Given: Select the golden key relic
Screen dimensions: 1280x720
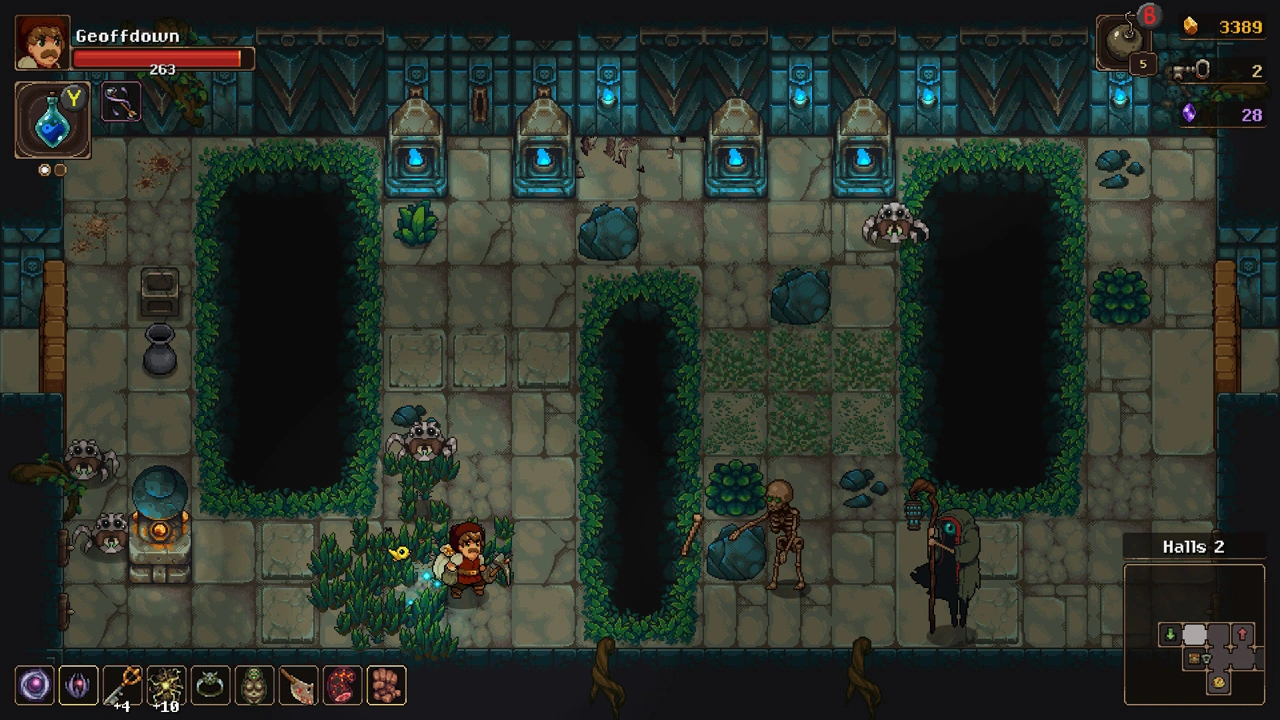Looking at the screenshot, I should pyautogui.click(x=122, y=685).
